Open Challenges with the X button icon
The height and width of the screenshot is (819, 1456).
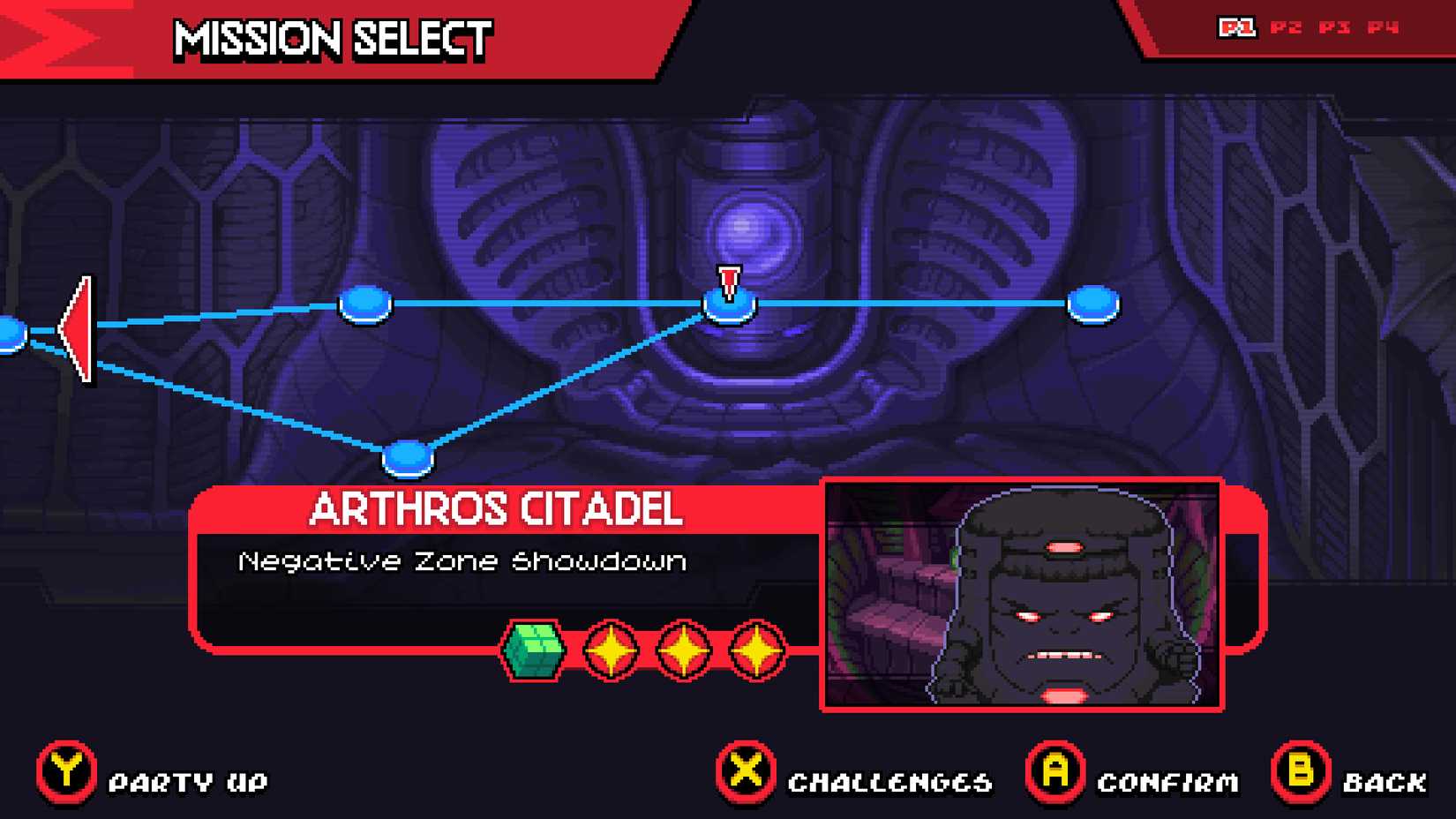pyautogui.click(x=744, y=777)
